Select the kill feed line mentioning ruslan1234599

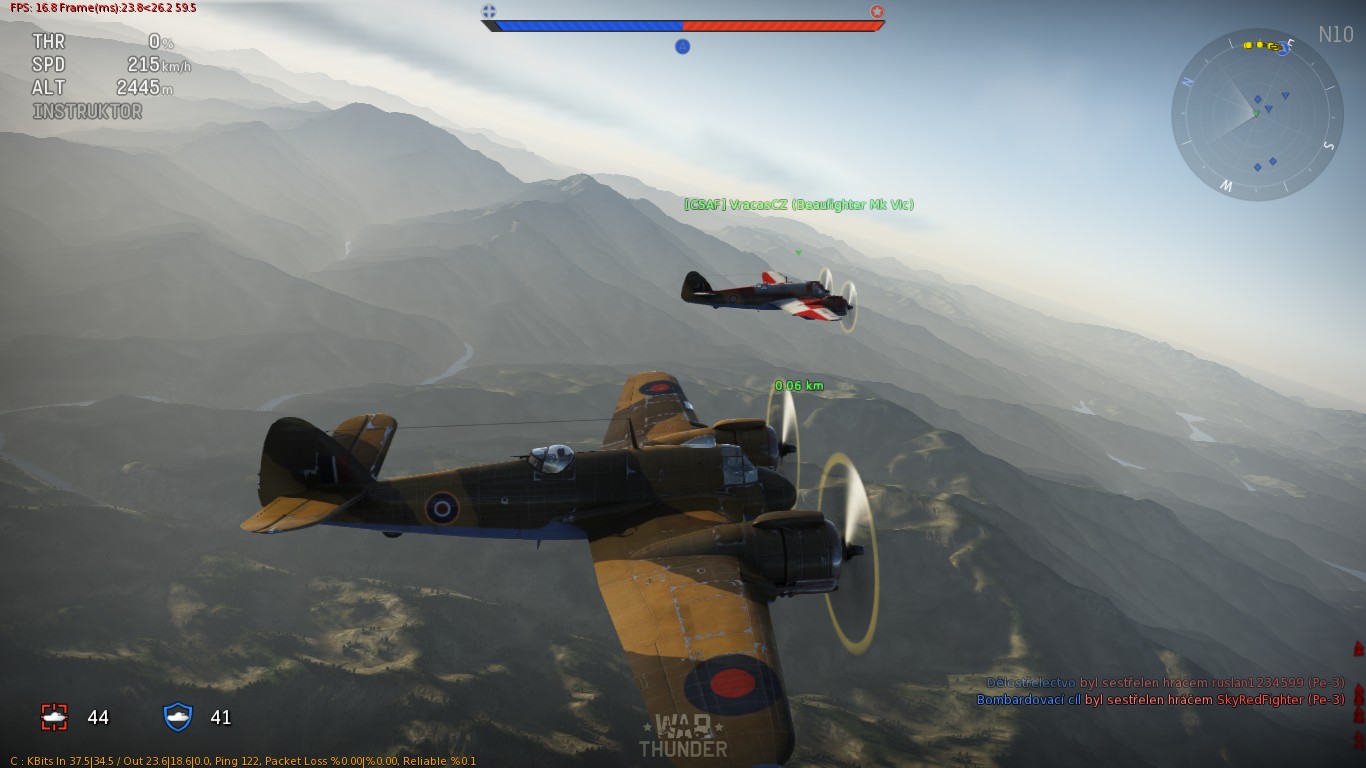(x=1165, y=682)
